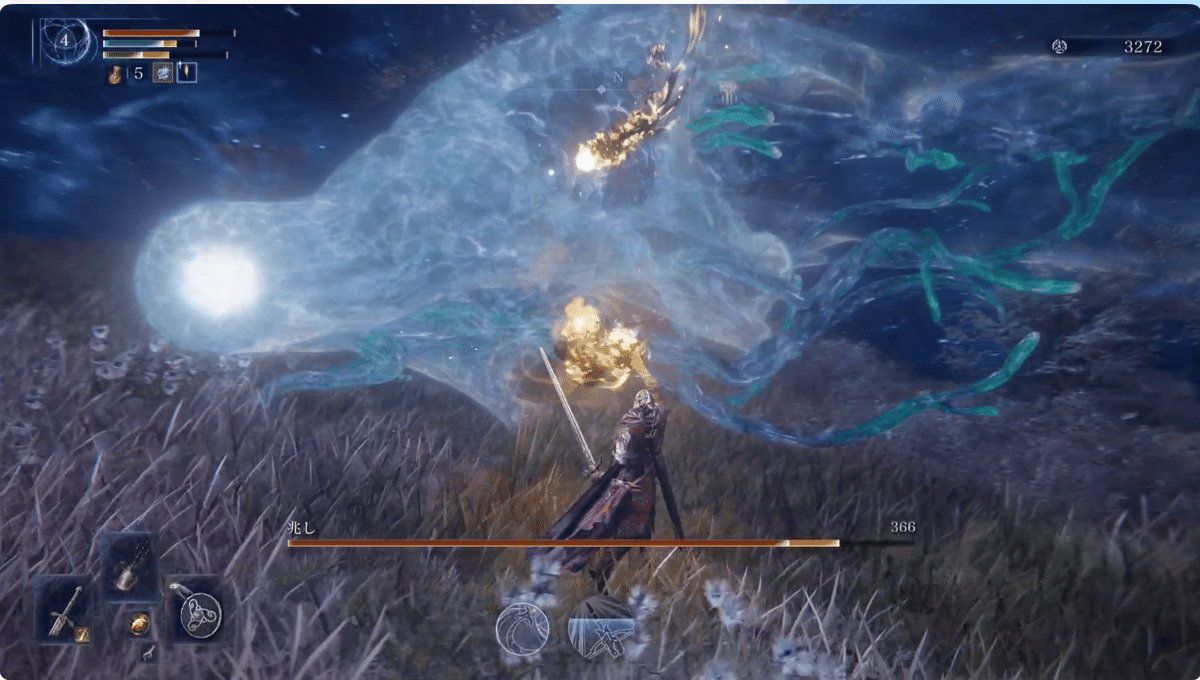
Task: Select the pale blue status effect icon
Action: click(x=162, y=73)
